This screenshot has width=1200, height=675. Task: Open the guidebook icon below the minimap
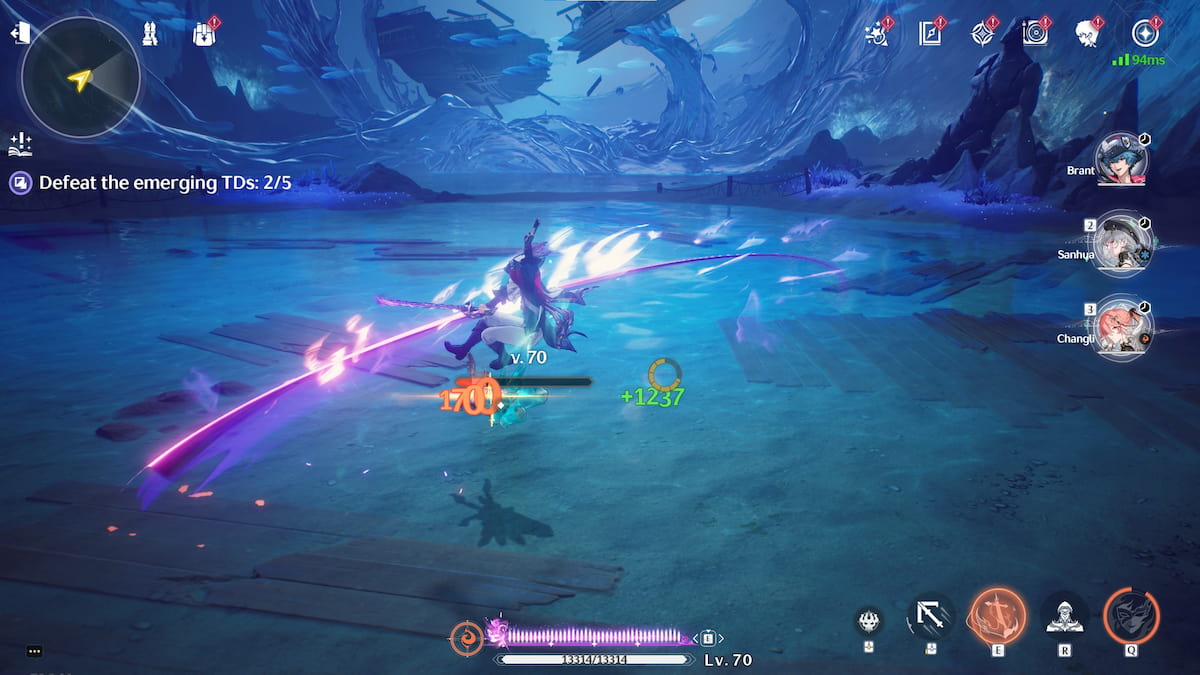click(20, 143)
